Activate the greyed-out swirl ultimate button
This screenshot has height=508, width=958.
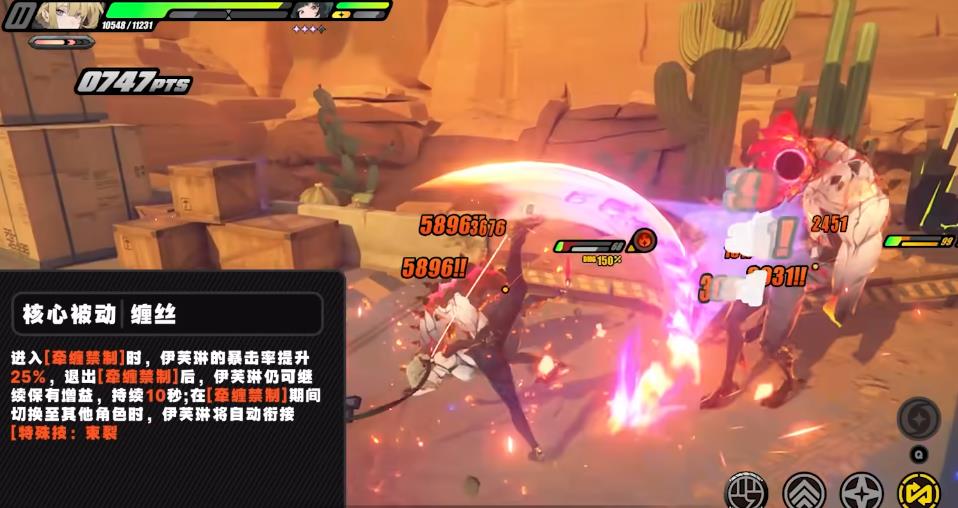[x=918, y=418]
